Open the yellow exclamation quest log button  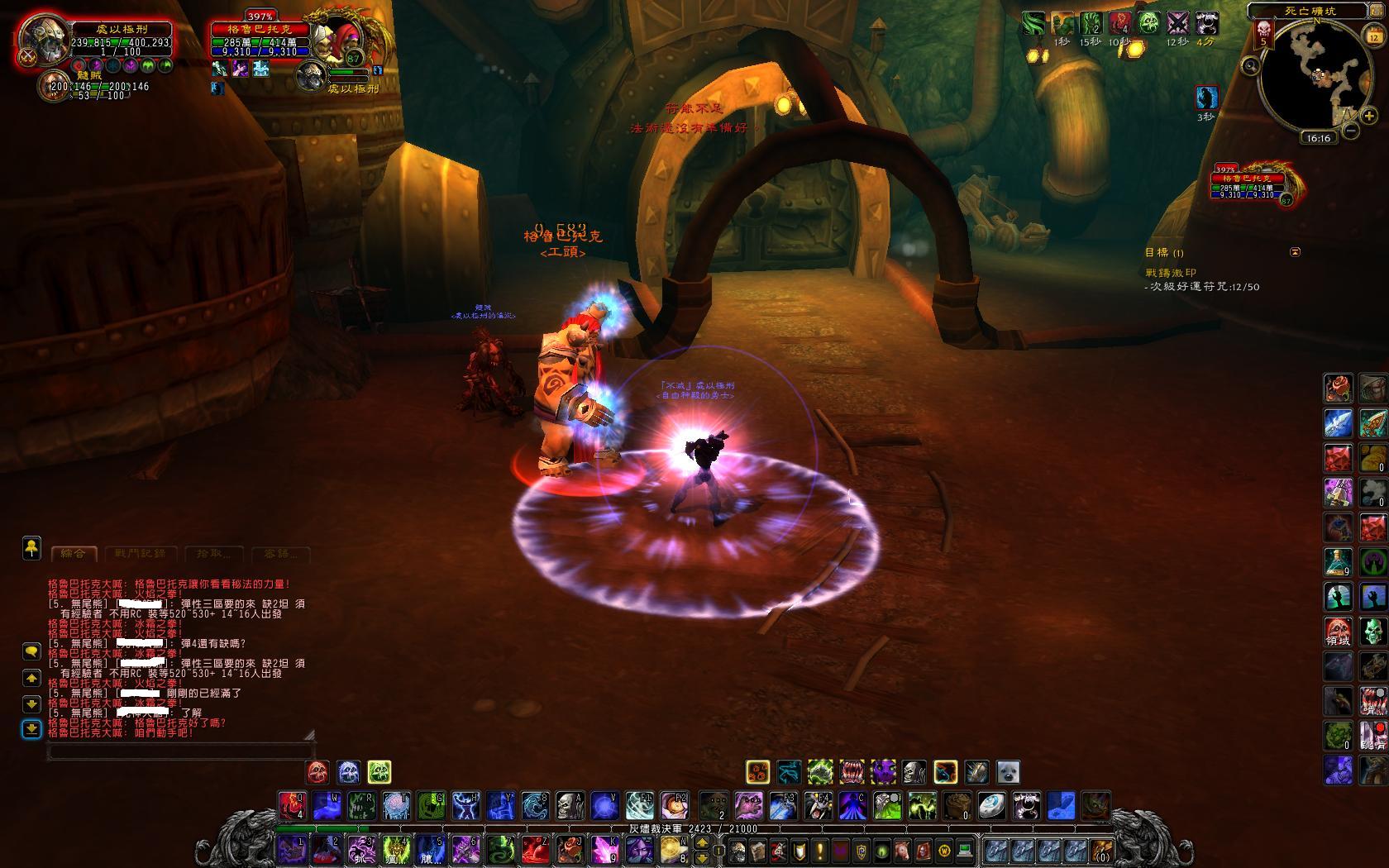[819, 850]
